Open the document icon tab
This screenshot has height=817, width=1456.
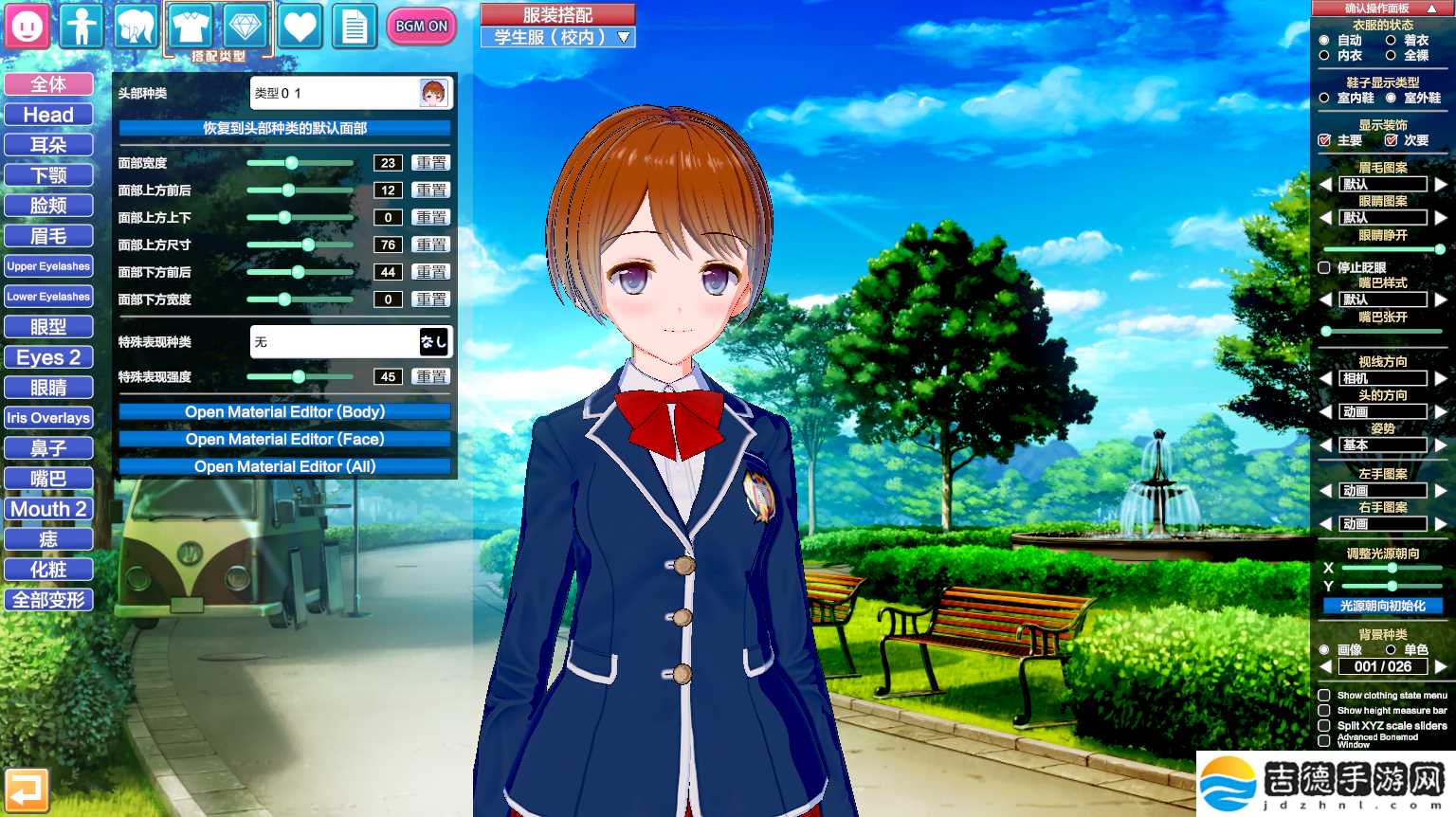click(x=355, y=27)
